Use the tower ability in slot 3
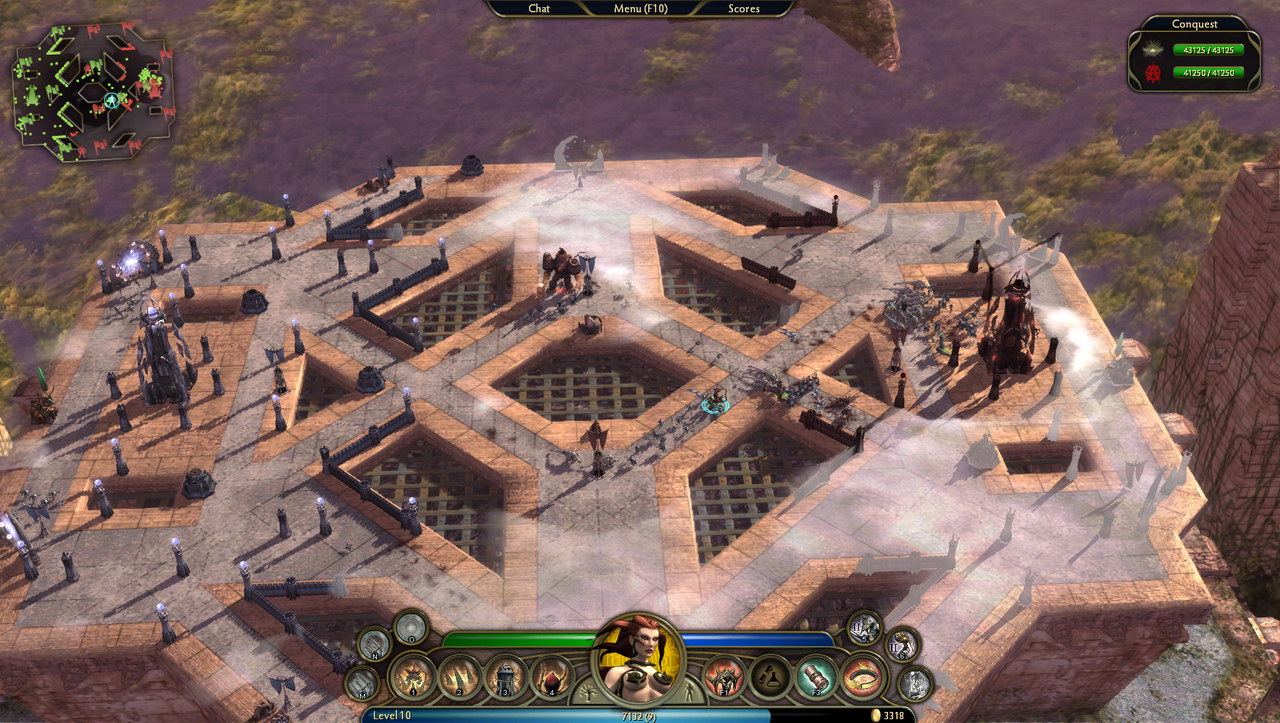This screenshot has height=723, width=1280. coord(506,676)
